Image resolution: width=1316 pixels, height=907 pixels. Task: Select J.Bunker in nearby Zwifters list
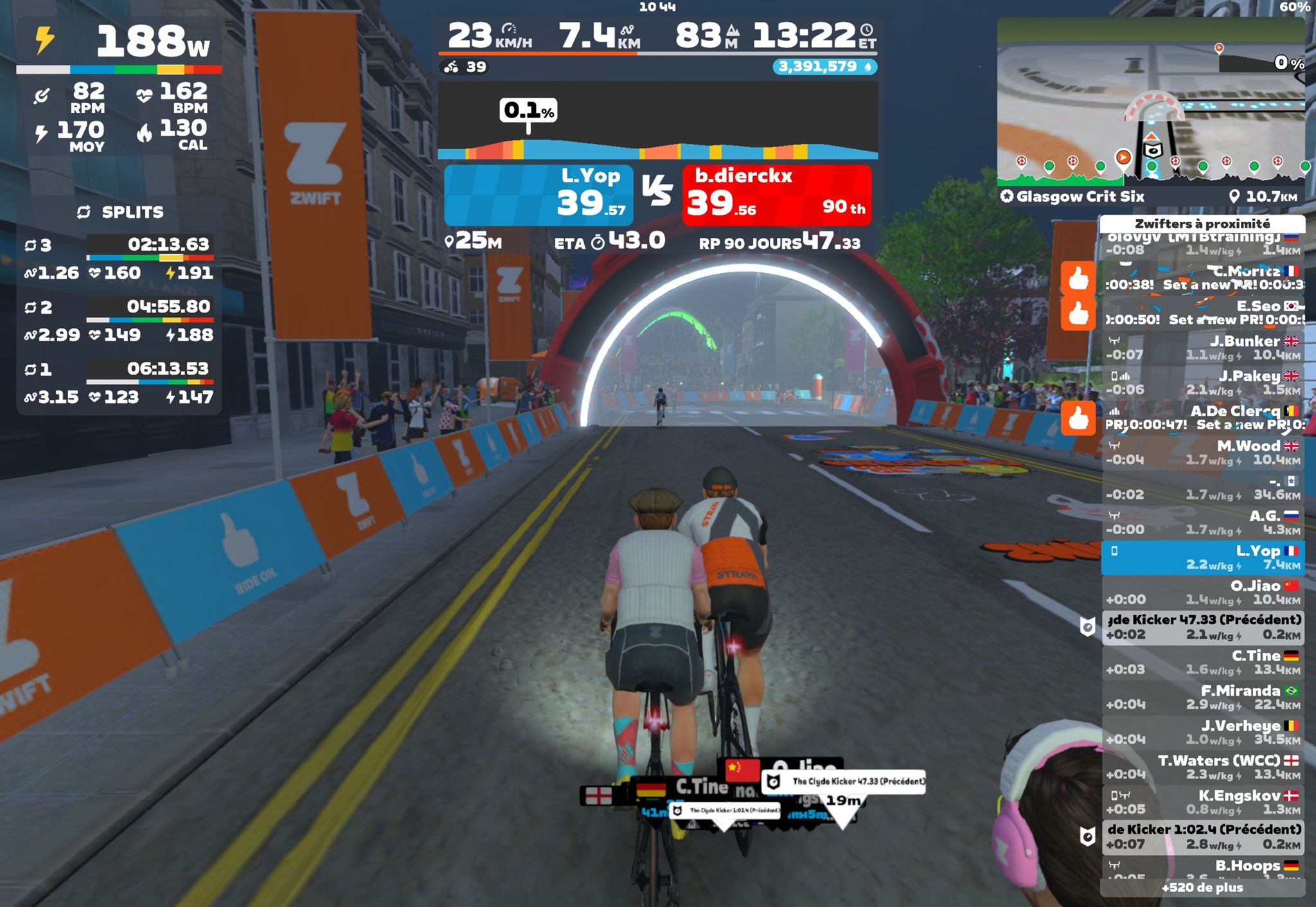1202,348
